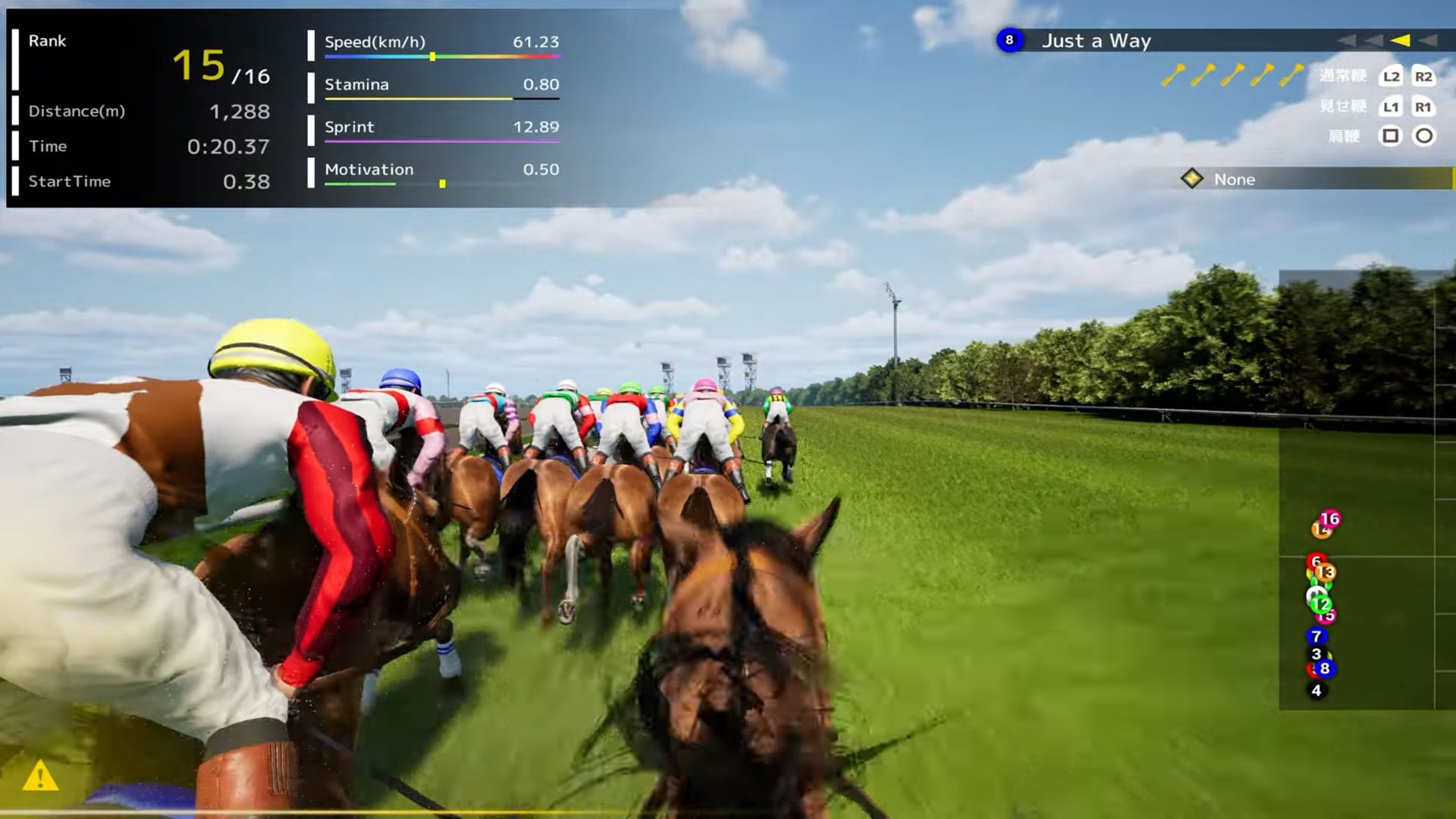Click the circle button prompt icon
This screenshot has width=1456, height=819.
point(1424,136)
